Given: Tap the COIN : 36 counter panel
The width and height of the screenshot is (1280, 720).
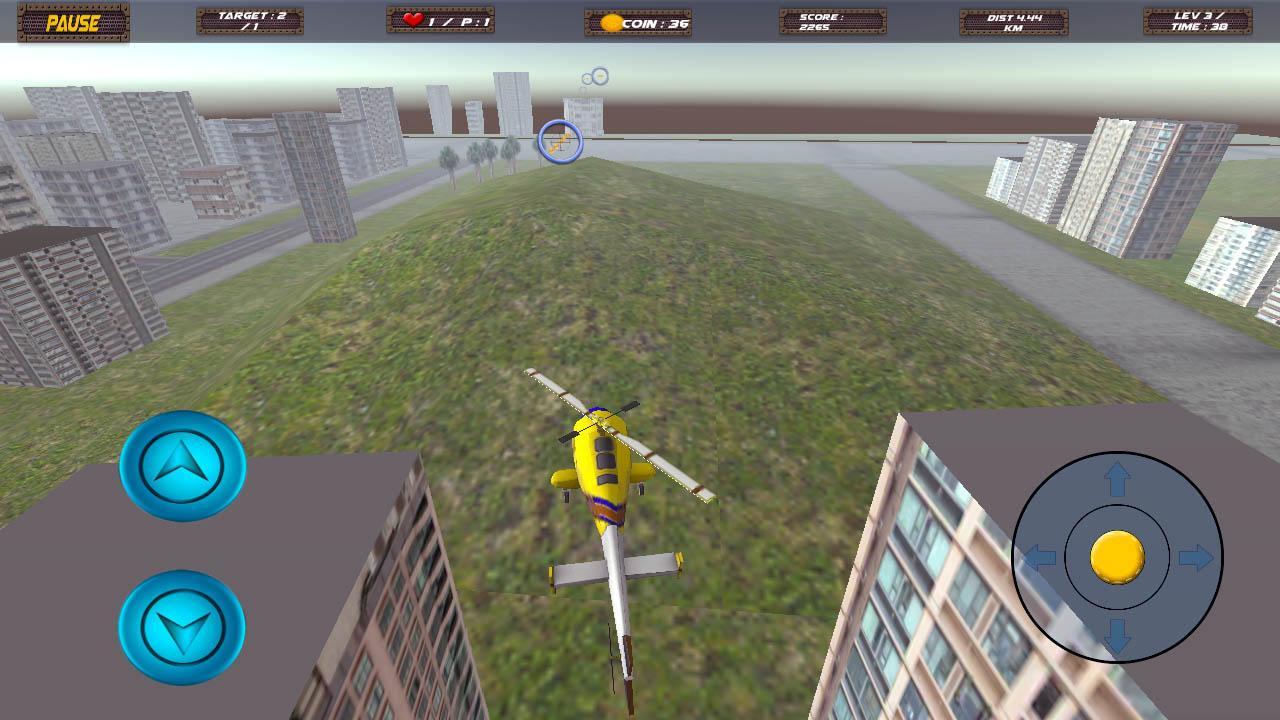Looking at the screenshot, I should (x=640, y=20).
